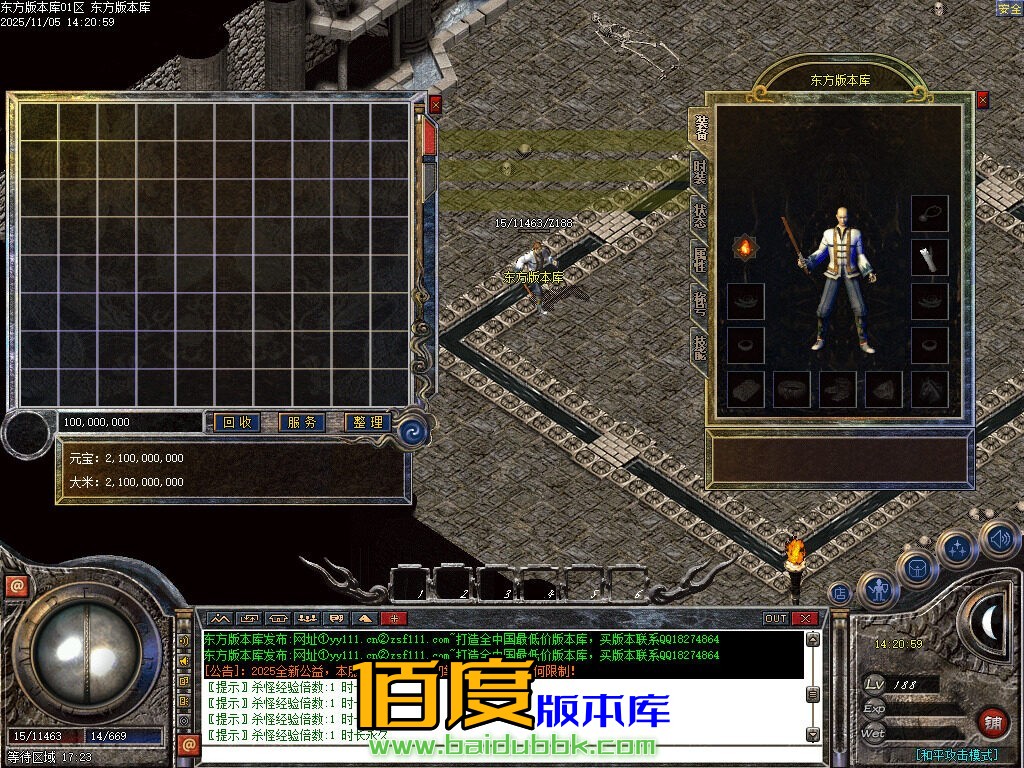
Task: Select the flame gem equipment slot
Action: coord(744,247)
